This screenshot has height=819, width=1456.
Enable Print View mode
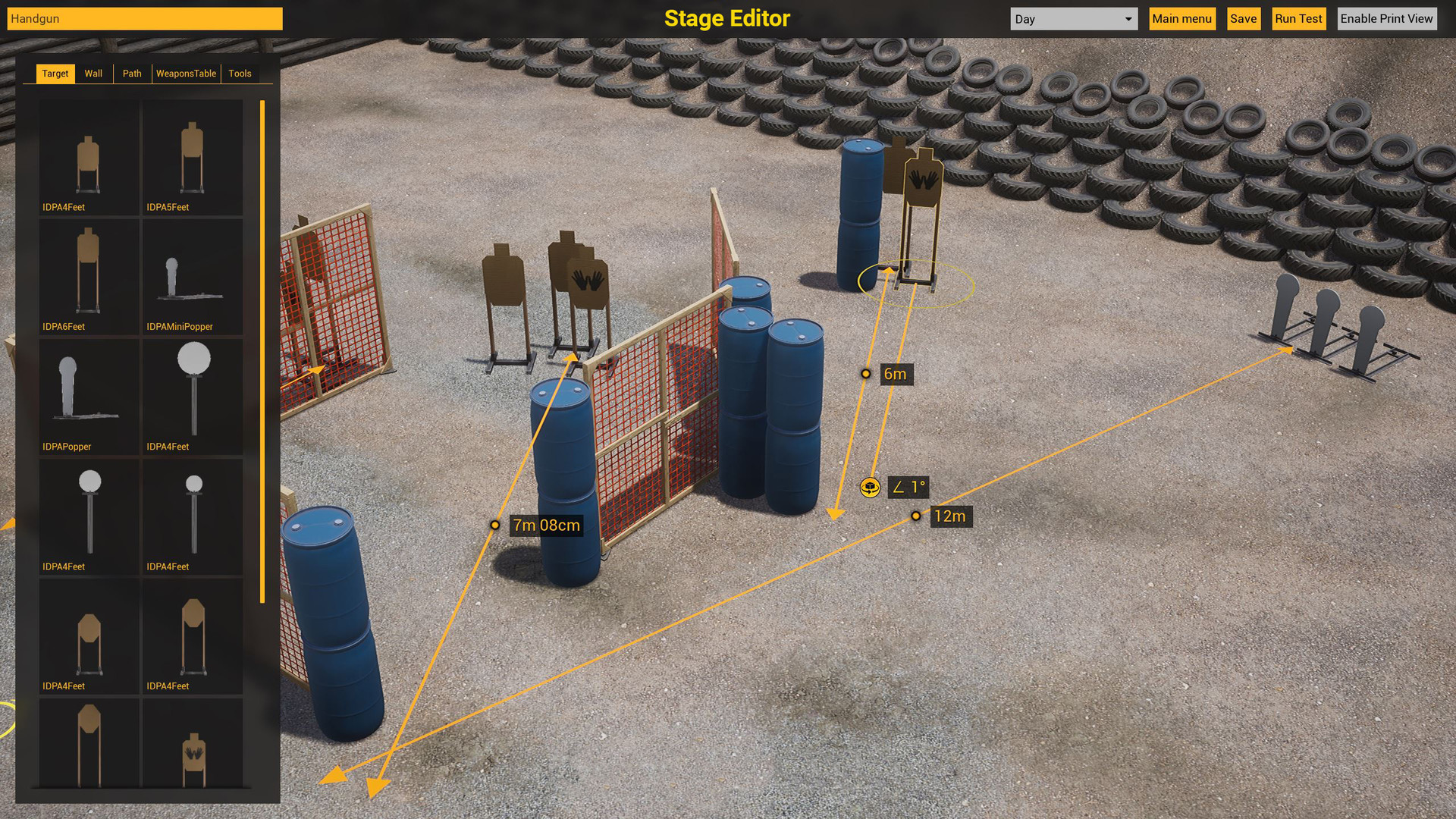point(1387,18)
